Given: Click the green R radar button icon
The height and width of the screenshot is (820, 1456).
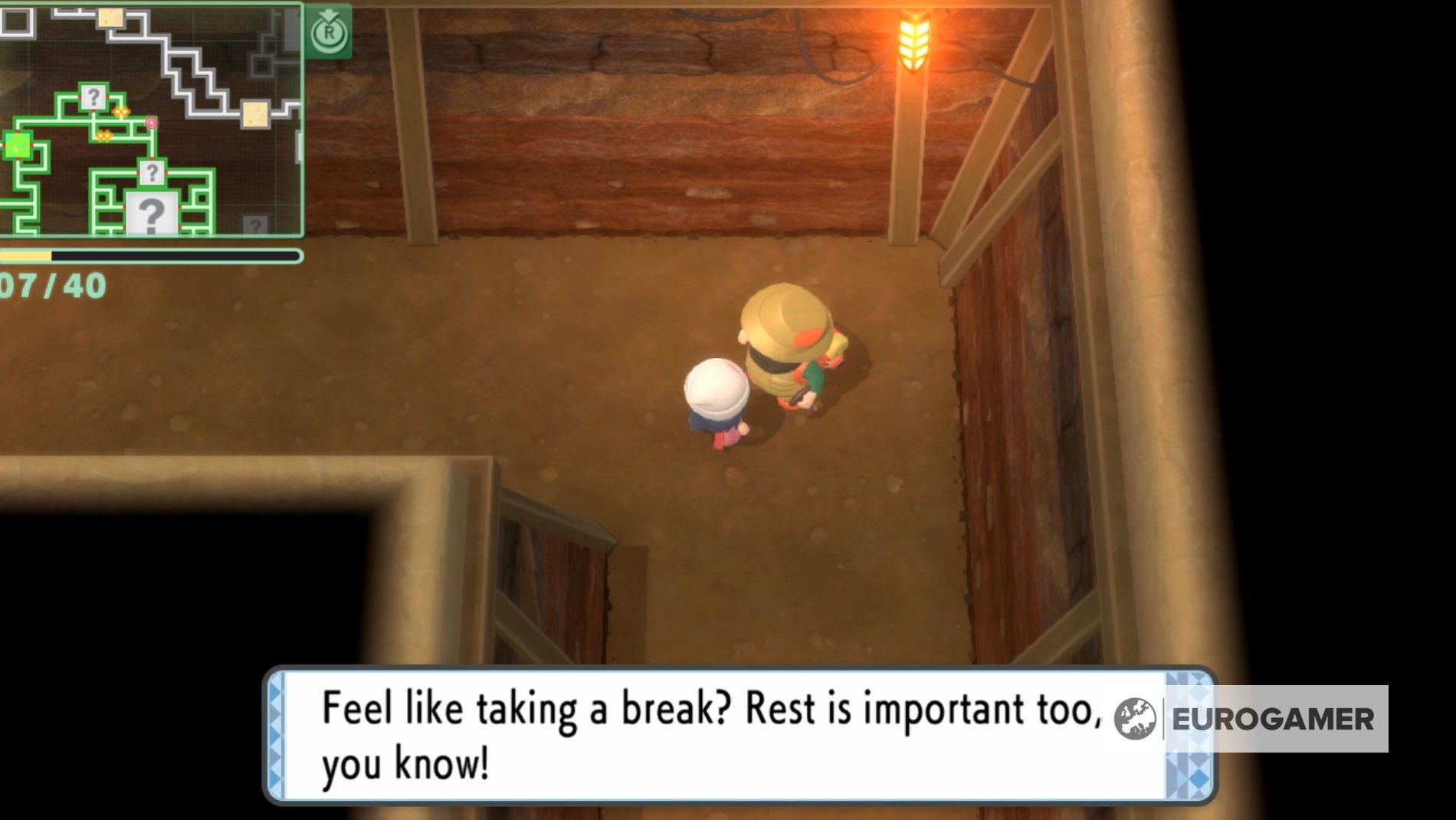Looking at the screenshot, I should tap(330, 28).
